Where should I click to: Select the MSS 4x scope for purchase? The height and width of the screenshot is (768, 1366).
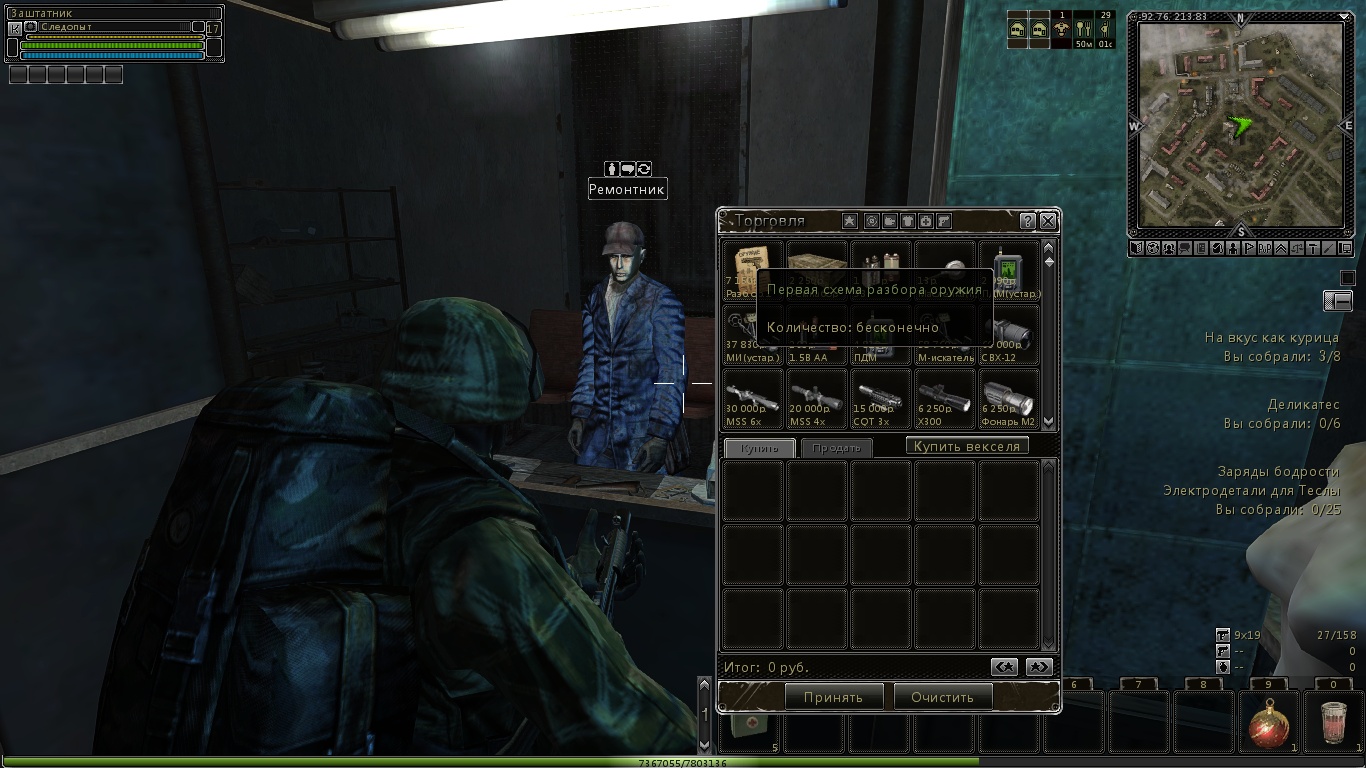point(816,399)
